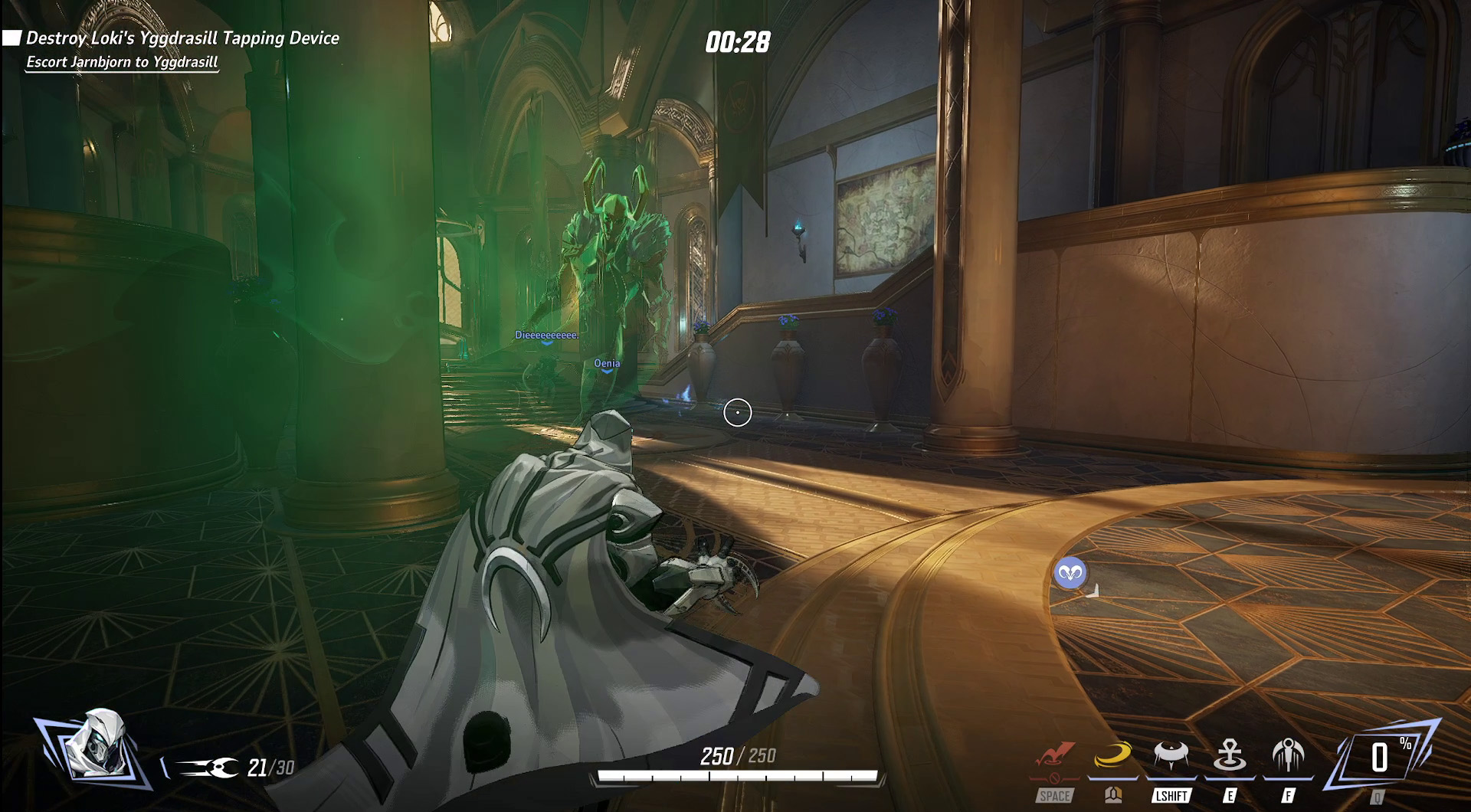Click the Destroy Loki's Yggdrasill Tapping Device objective
This screenshot has height=812, width=1471.
pyautogui.click(x=182, y=38)
